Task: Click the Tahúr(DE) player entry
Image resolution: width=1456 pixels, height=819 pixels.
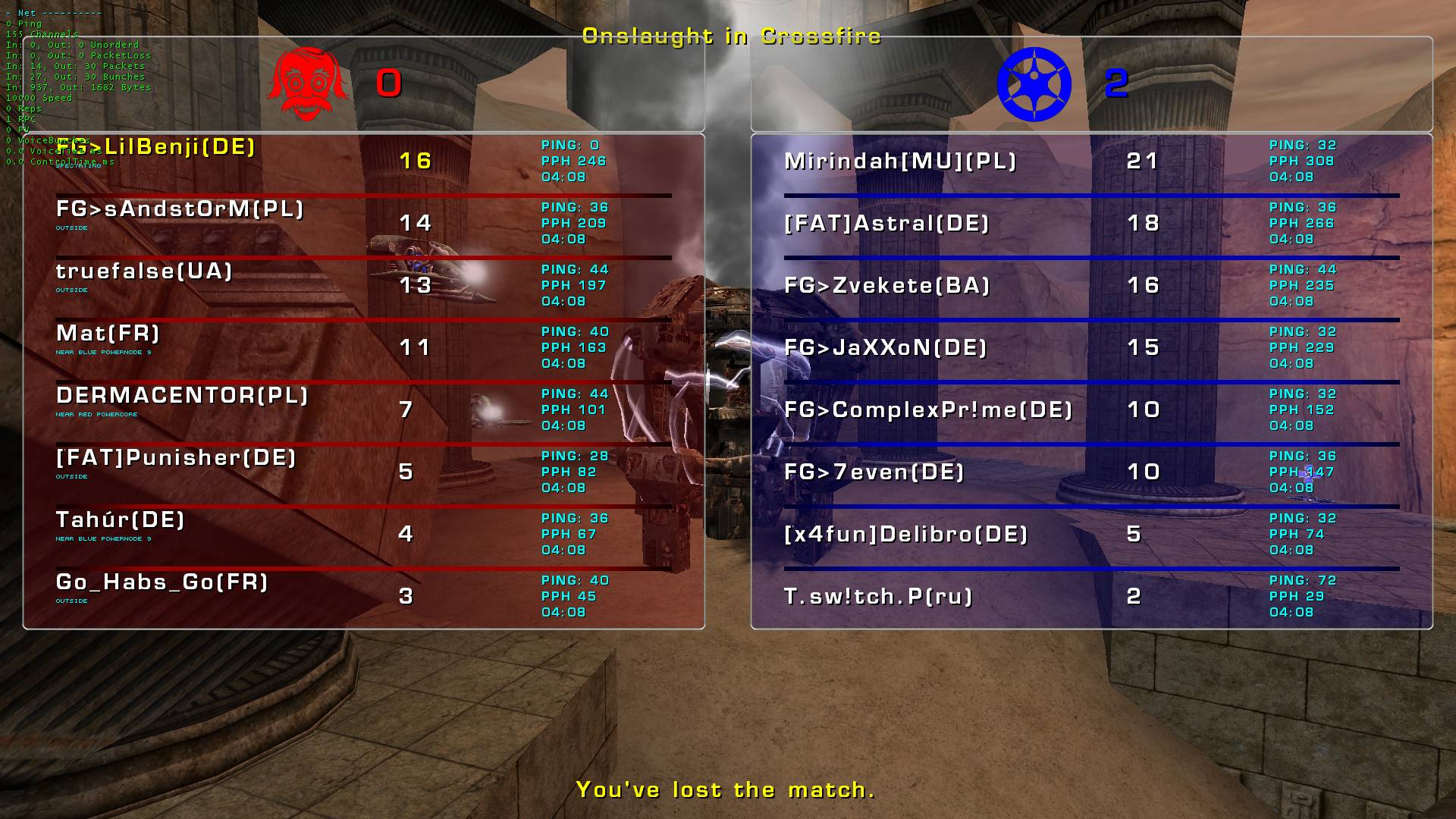Action: (x=121, y=520)
